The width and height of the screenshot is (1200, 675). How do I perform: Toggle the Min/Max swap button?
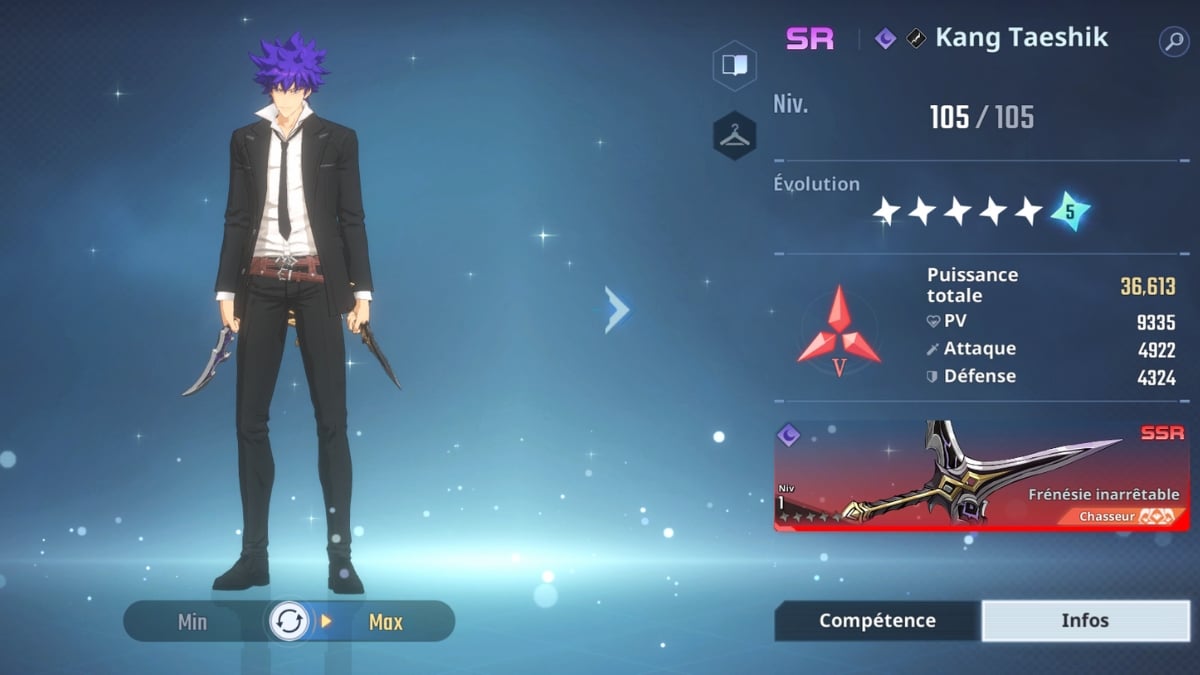(289, 622)
